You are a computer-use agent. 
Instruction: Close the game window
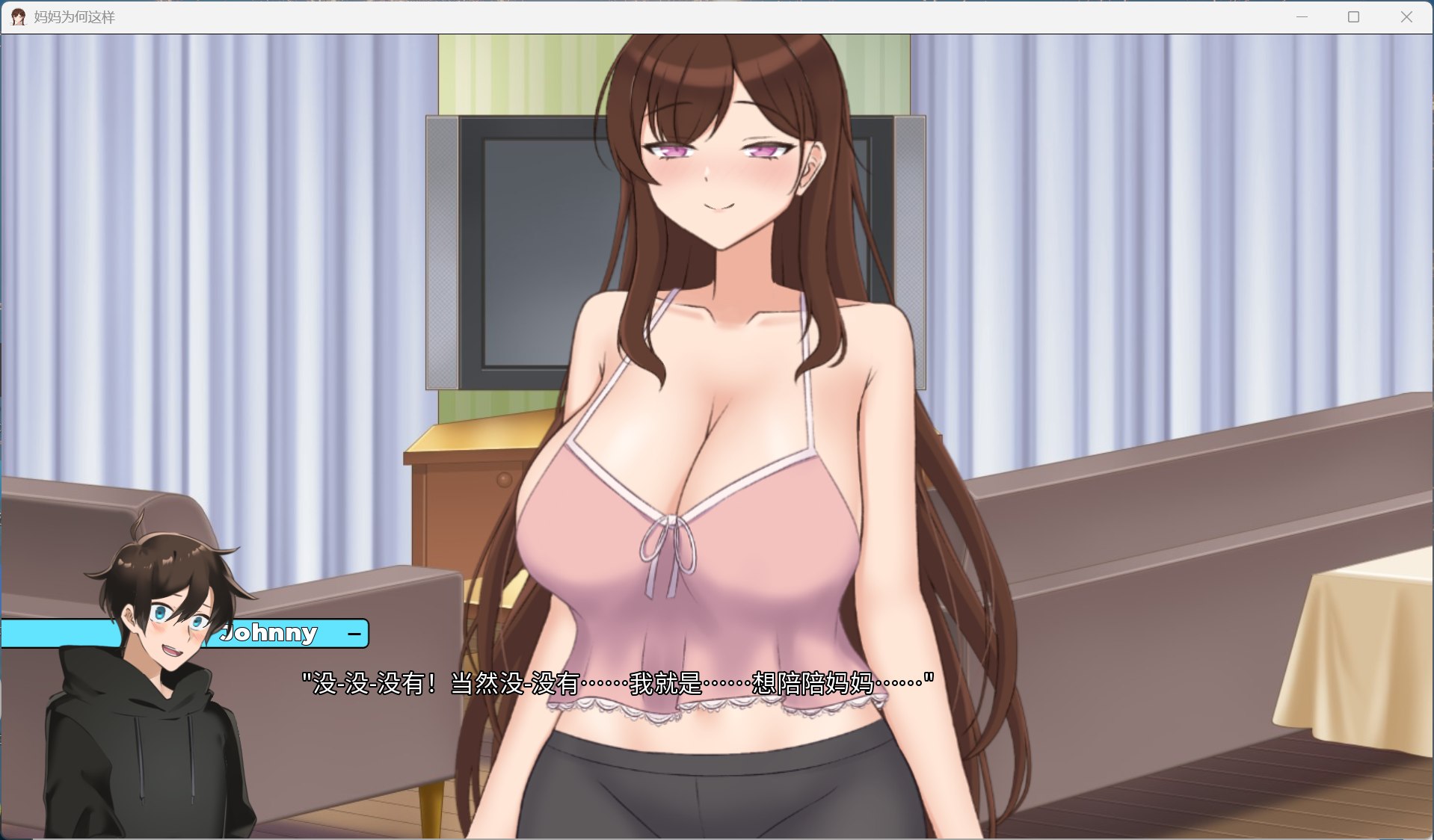[1409, 16]
